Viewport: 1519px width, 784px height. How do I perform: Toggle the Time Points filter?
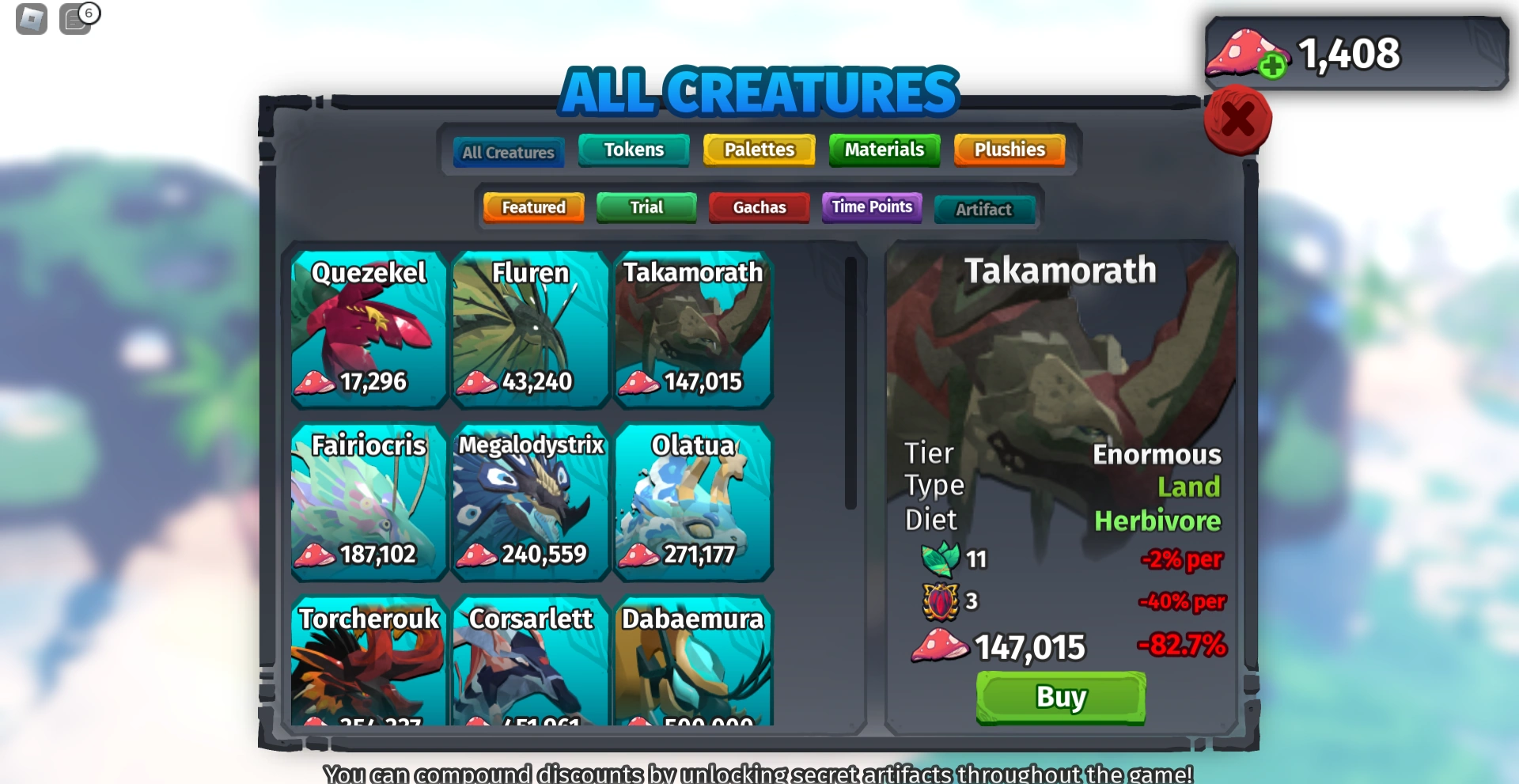pos(870,206)
